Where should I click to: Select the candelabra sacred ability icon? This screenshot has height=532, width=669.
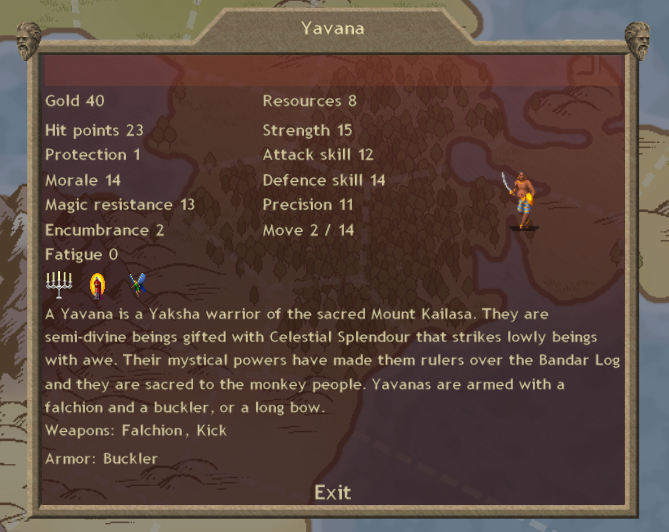coord(59,285)
